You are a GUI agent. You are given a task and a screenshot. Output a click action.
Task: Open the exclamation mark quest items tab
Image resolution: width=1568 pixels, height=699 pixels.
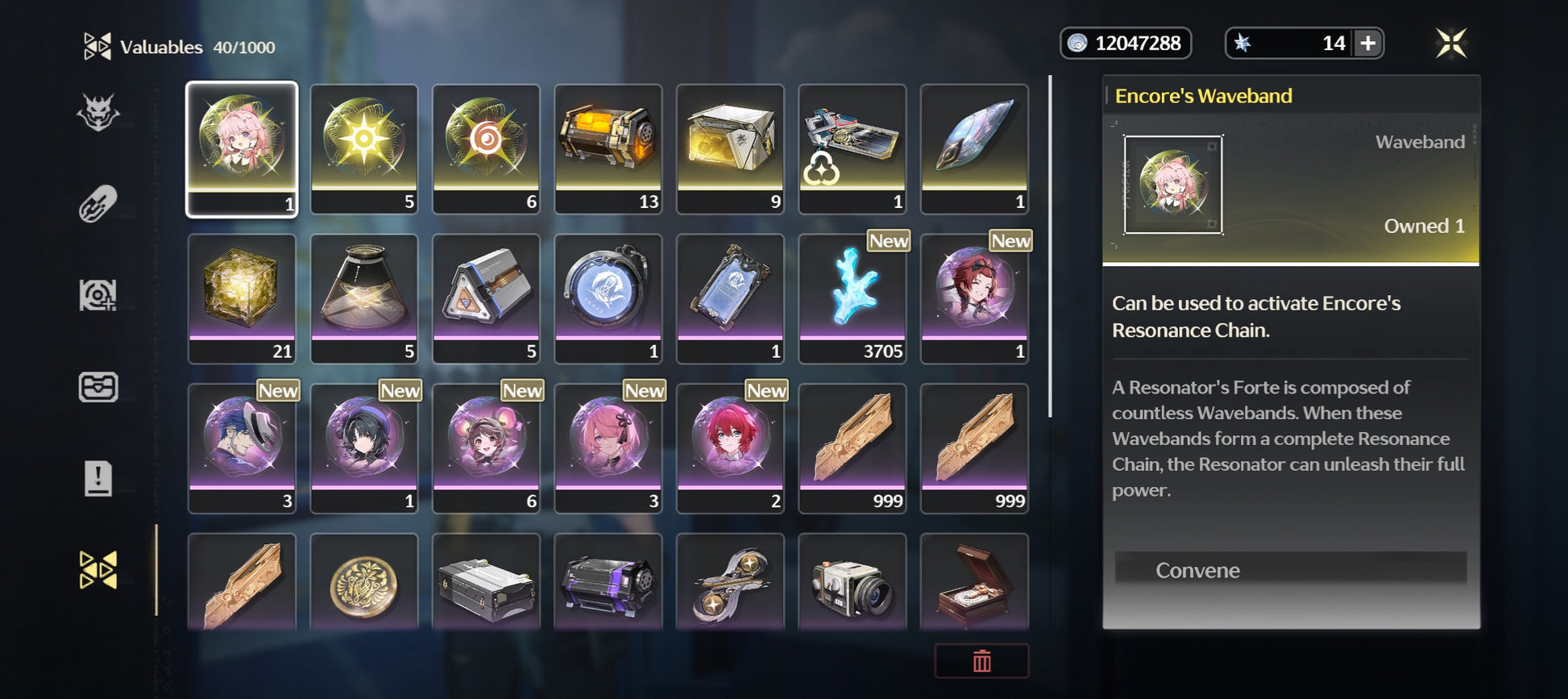click(x=98, y=478)
